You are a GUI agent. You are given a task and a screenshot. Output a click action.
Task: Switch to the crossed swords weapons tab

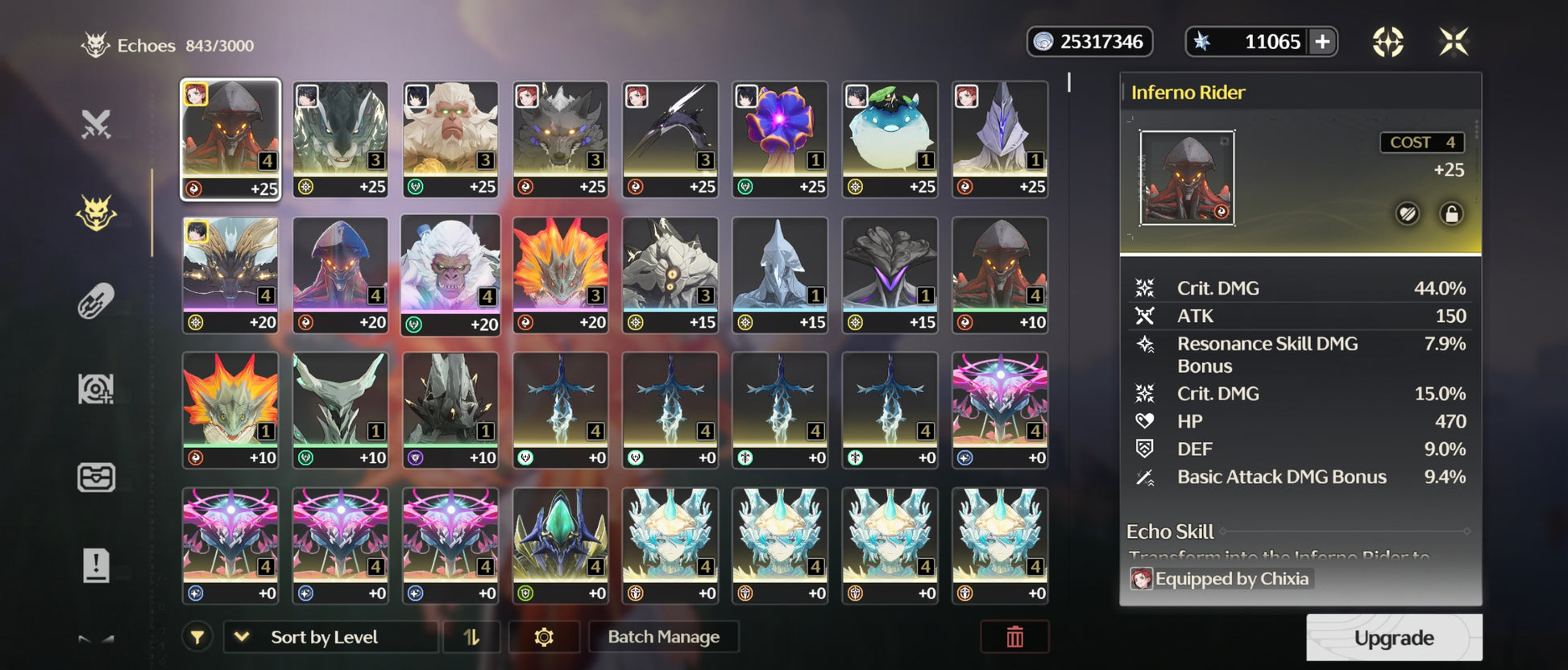pyautogui.click(x=96, y=124)
